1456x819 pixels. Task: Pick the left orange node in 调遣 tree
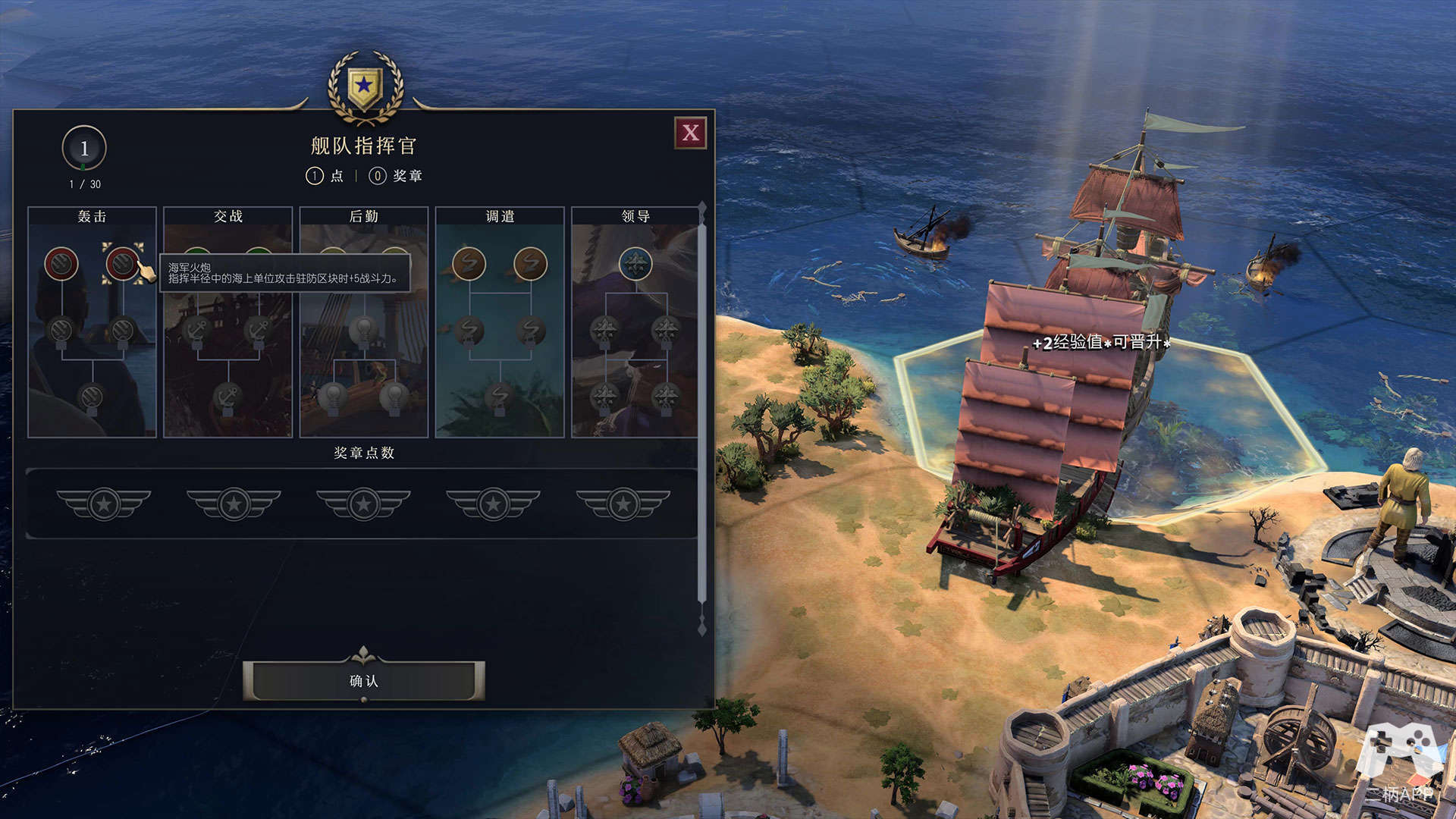[x=469, y=264]
